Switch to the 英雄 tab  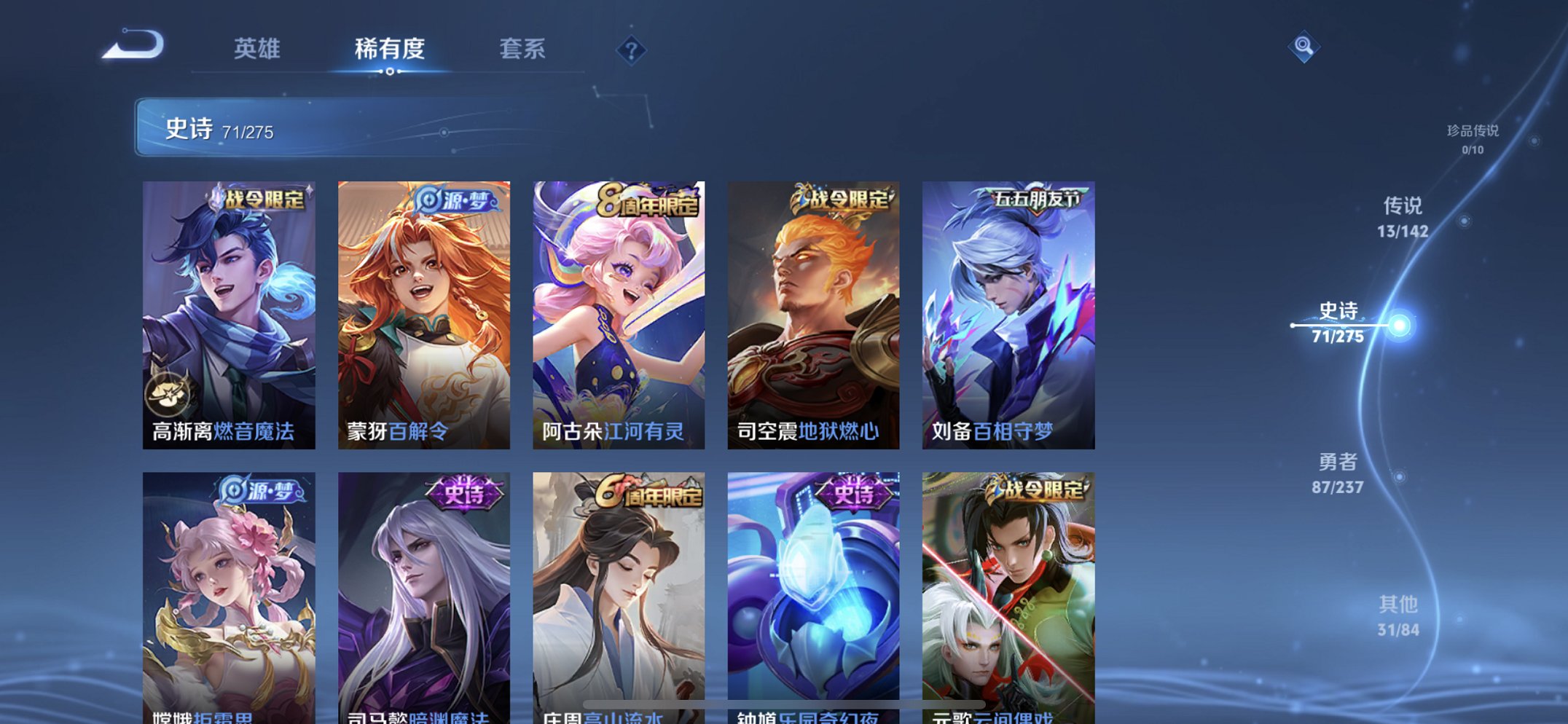click(259, 50)
